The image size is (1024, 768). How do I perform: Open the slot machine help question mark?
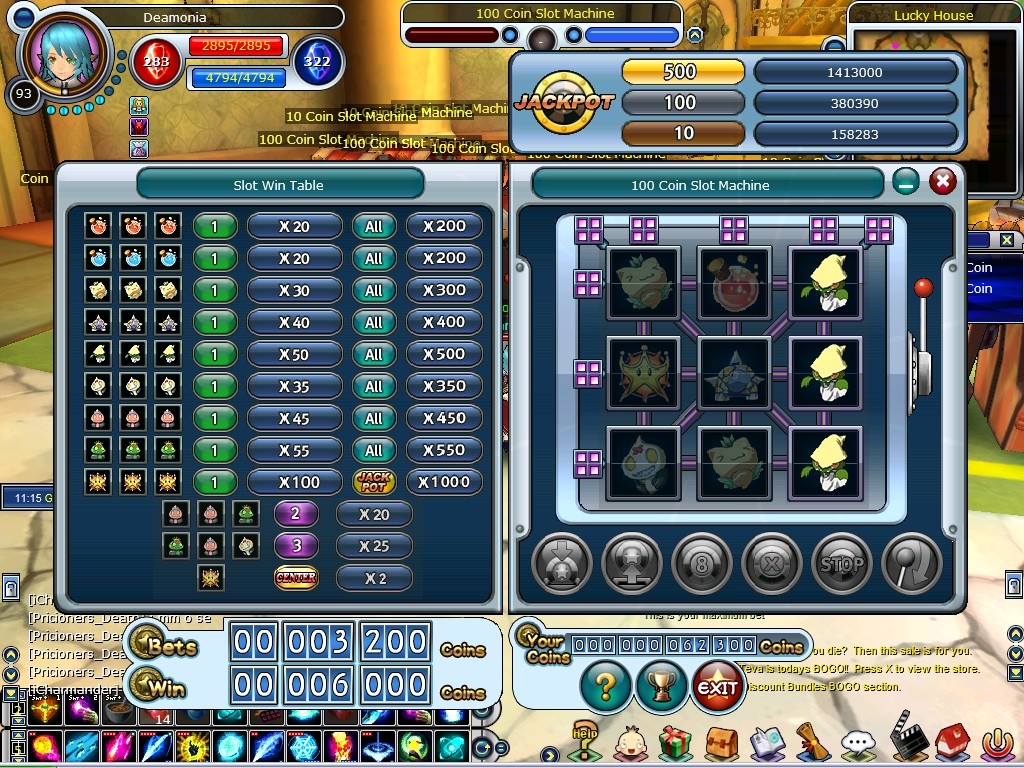[x=606, y=687]
